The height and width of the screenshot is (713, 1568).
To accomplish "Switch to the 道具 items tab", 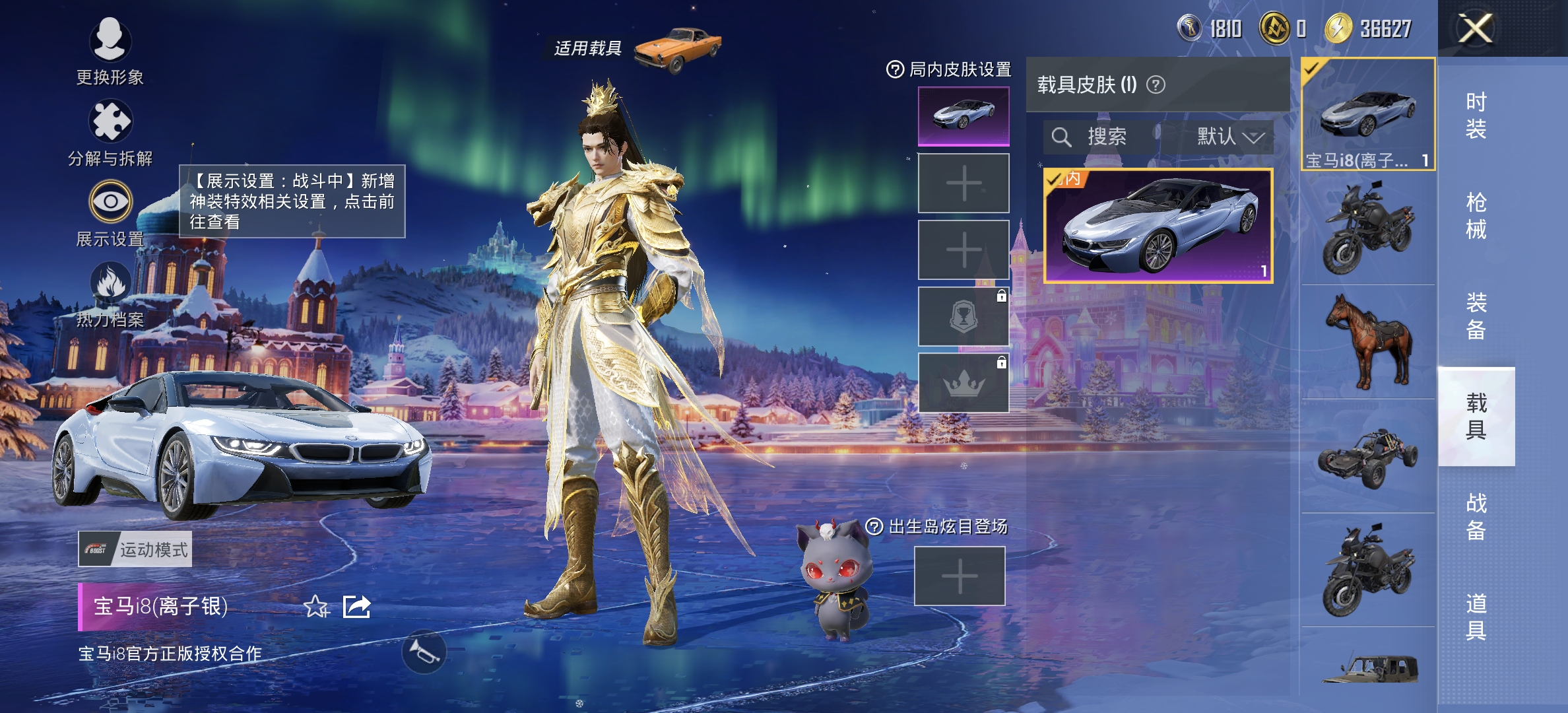I will pyautogui.click(x=1476, y=617).
